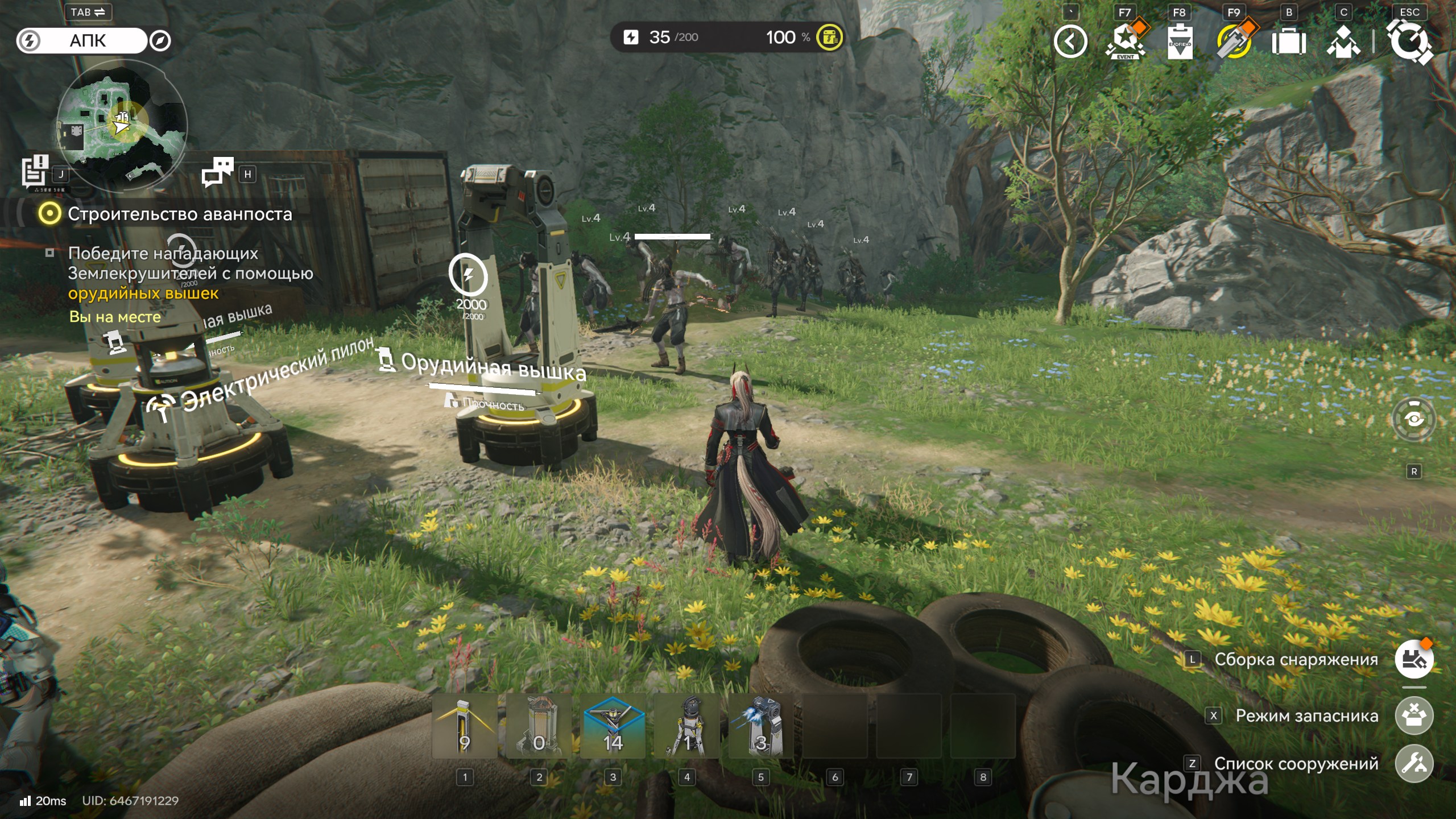Toggle the АПК mode switch
1456x819 pixels.
(x=82, y=41)
